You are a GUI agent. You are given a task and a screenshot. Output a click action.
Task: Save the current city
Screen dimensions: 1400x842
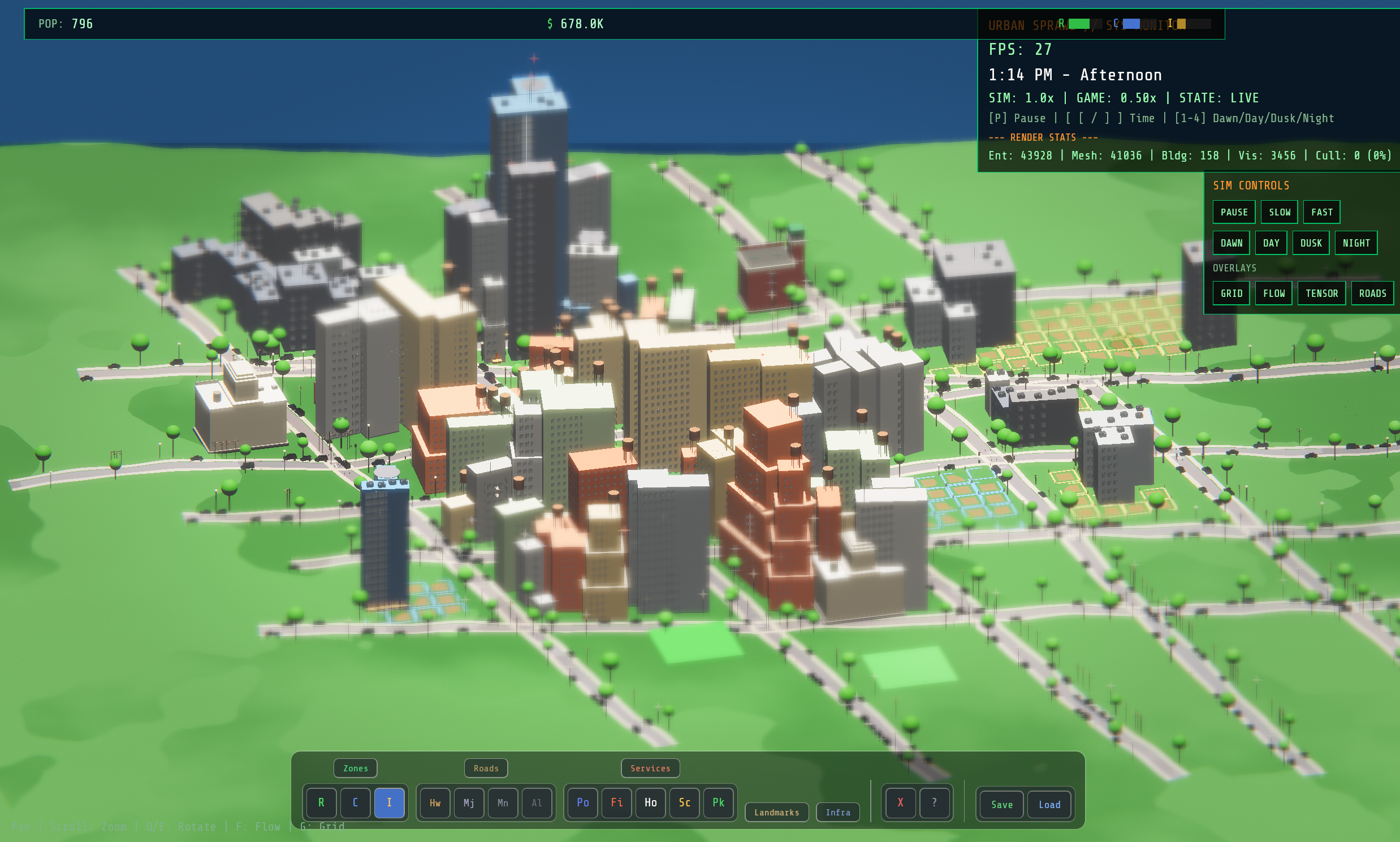[x=1001, y=805]
